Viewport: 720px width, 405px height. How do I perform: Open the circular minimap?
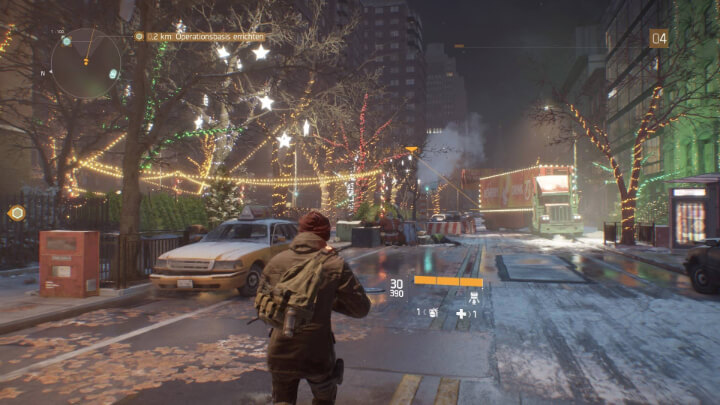85,62
